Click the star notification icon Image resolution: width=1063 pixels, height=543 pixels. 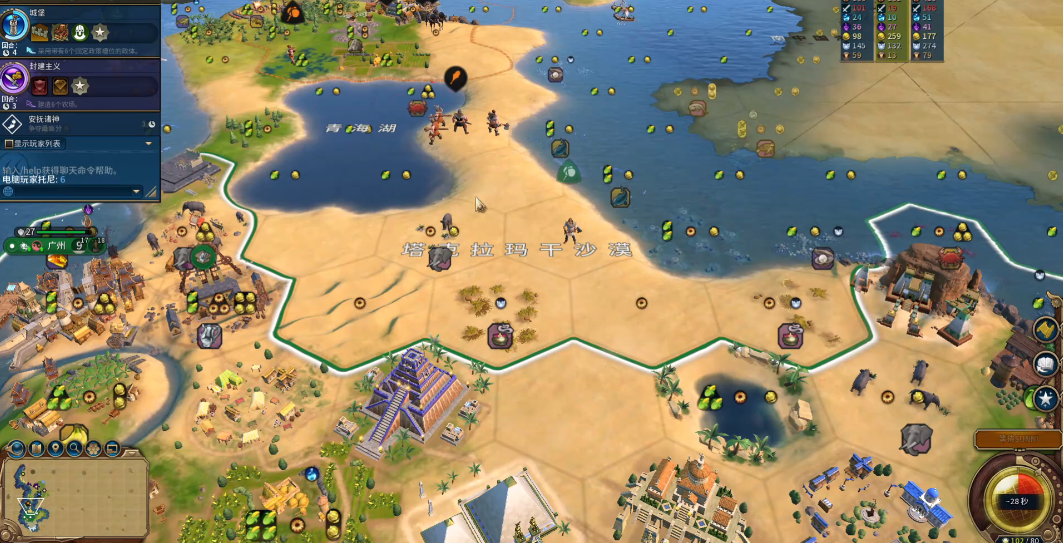pyautogui.click(x=1046, y=397)
